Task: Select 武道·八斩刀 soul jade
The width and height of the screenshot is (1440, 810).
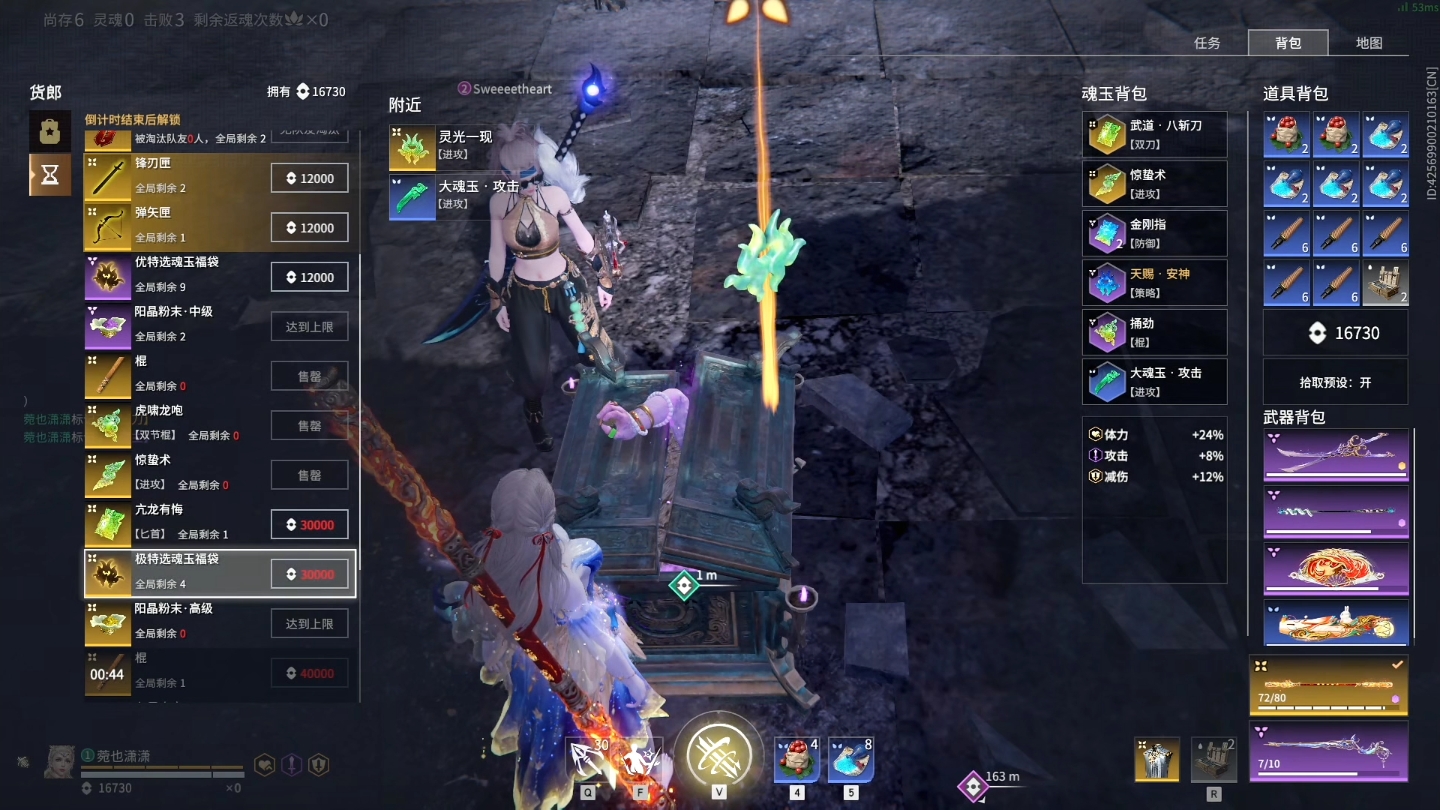Action: tap(1154, 135)
